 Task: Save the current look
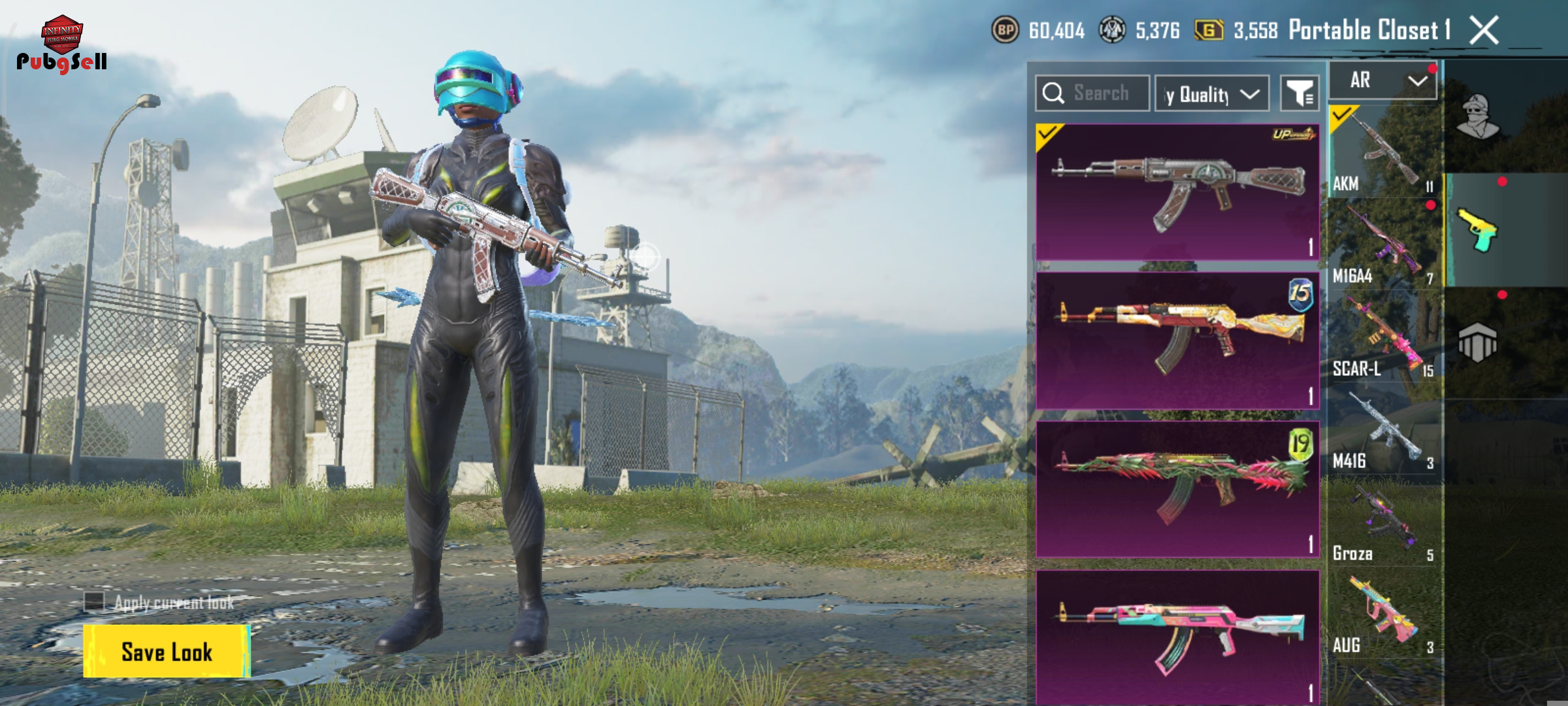click(x=167, y=651)
